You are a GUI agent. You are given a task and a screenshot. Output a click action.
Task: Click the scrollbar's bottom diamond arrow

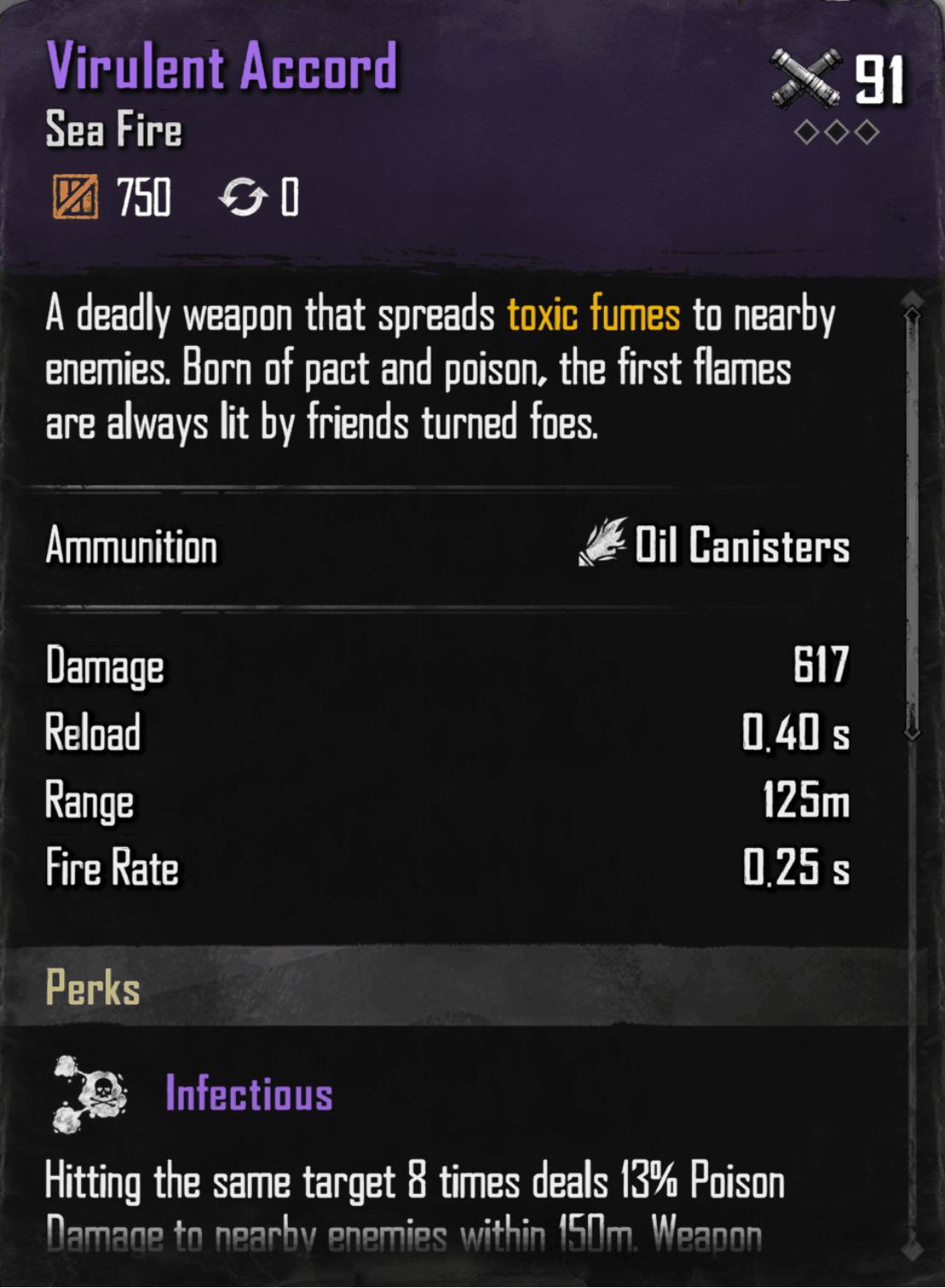tap(913, 1250)
